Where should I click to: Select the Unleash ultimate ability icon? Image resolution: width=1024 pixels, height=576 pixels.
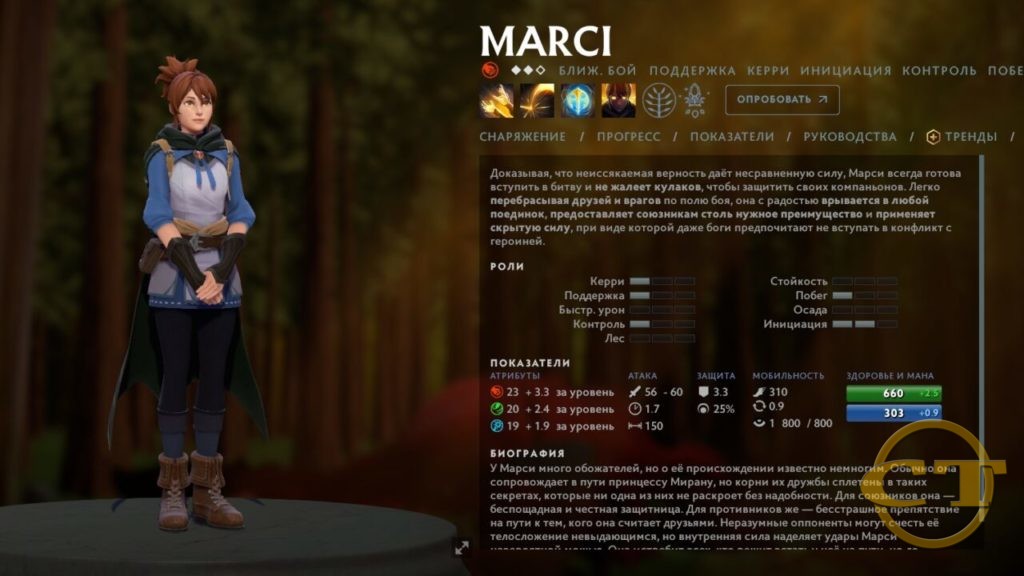(x=618, y=100)
